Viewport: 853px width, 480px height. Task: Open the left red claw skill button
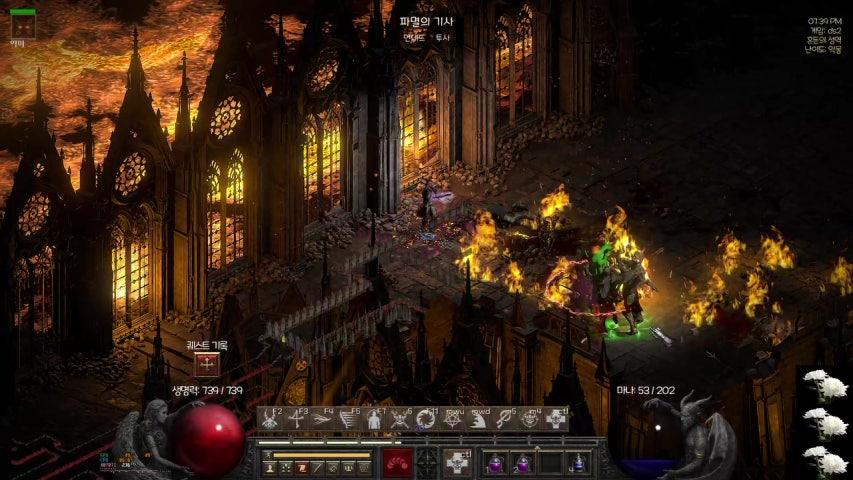[x=397, y=463]
